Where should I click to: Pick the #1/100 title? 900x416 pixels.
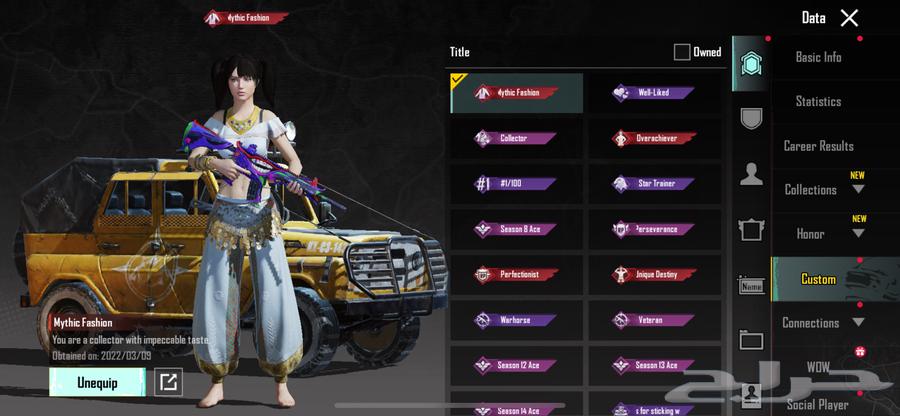[x=516, y=184]
